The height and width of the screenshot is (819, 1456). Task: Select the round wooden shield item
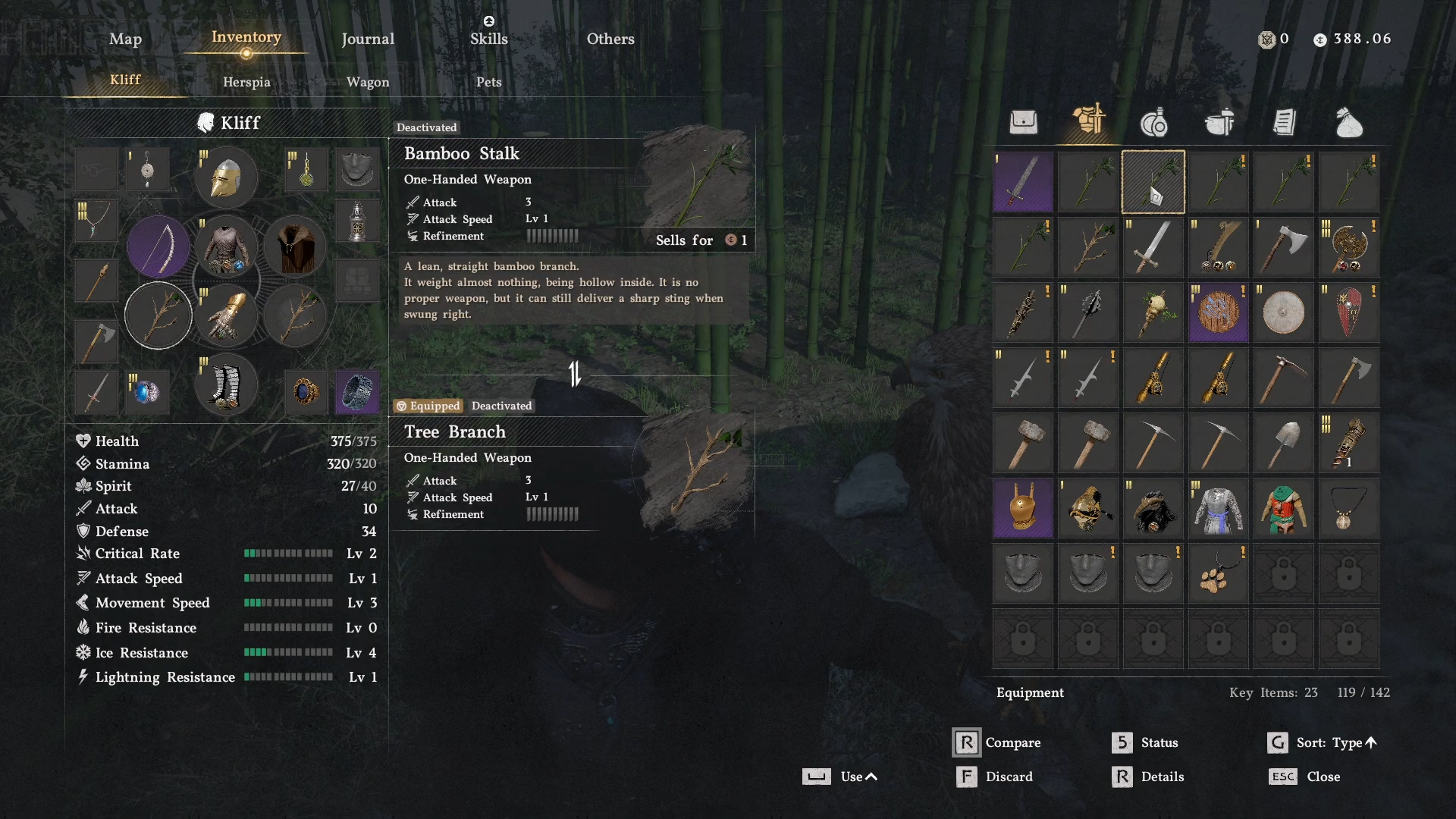pyautogui.click(x=1219, y=312)
